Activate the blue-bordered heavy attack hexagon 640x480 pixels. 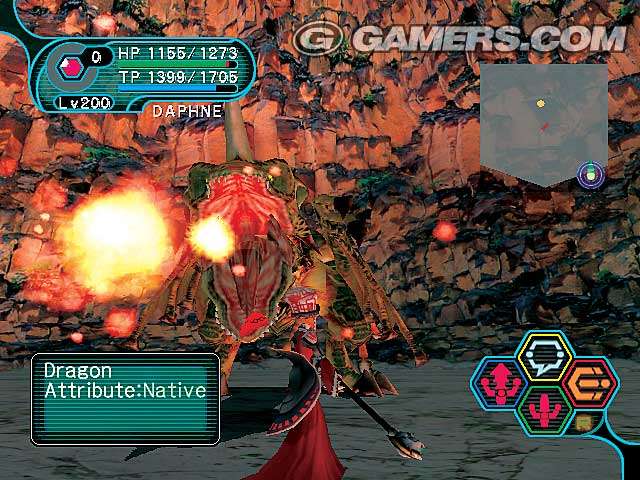tap(500, 384)
